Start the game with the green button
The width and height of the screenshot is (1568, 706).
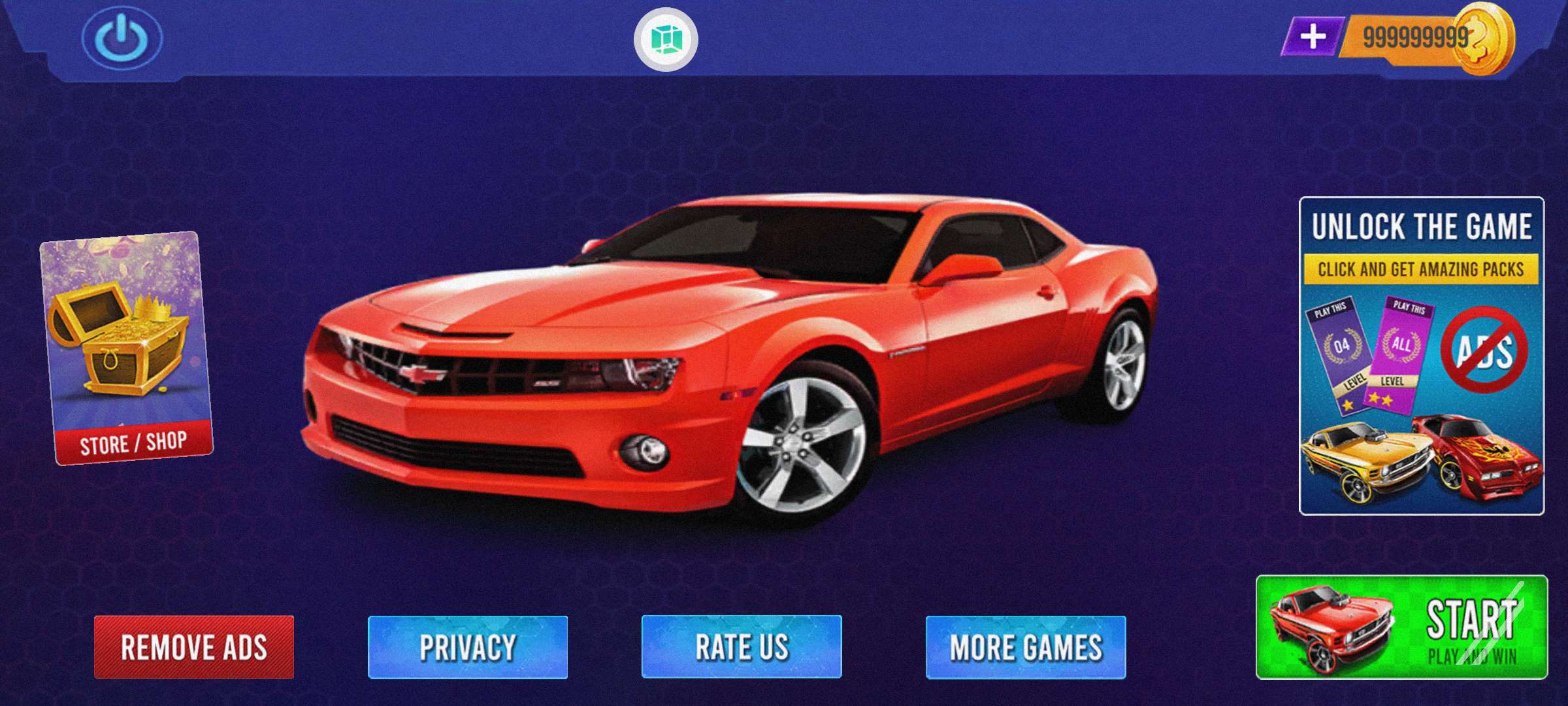(1401, 628)
